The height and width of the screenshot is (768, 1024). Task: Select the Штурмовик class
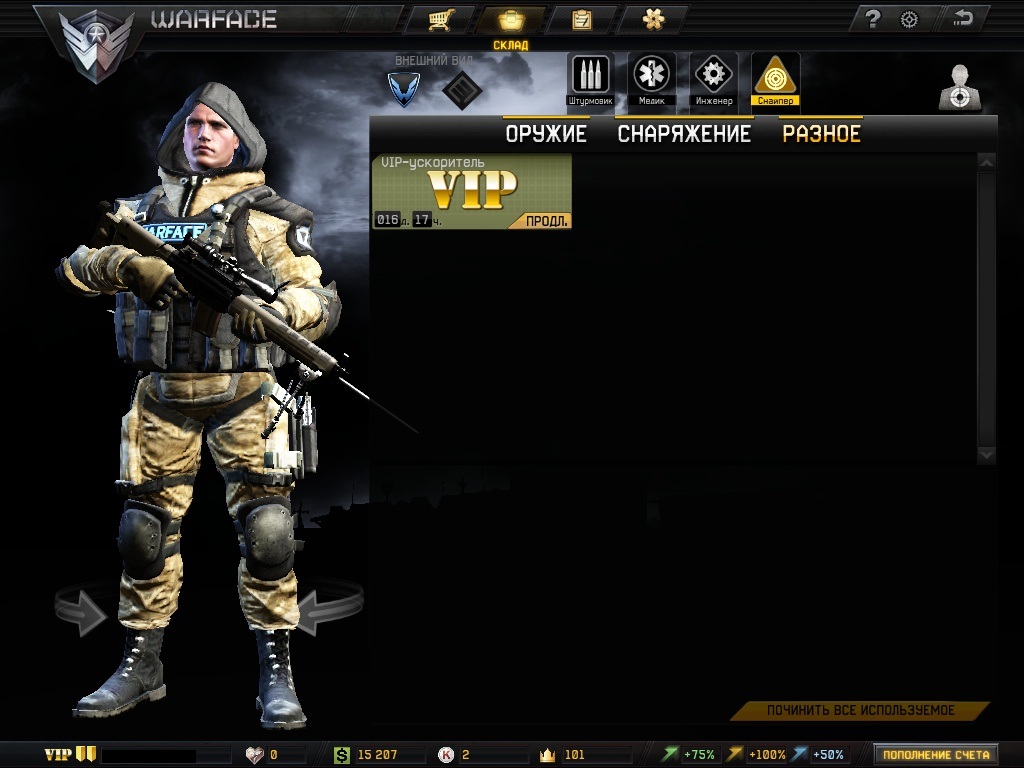click(x=590, y=79)
